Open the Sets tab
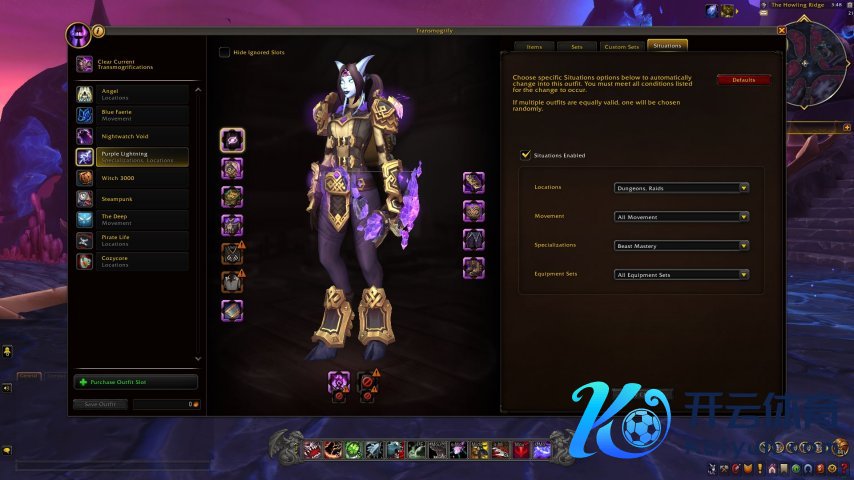The height and width of the screenshot is (480, 854). tap(577, 46)
